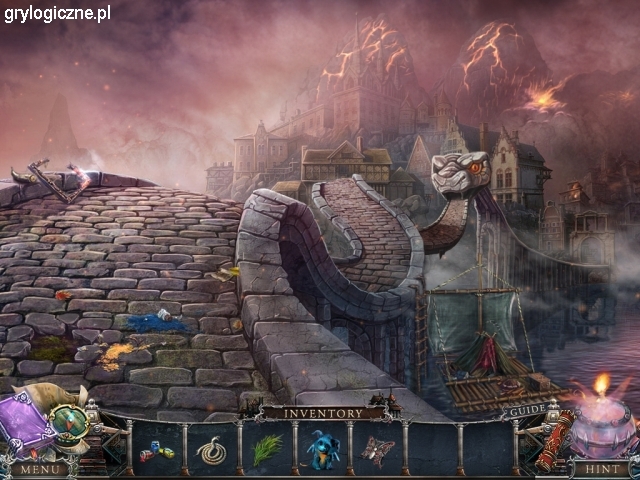The width and height of the screenshot is (640, 480).
Task: Select the coiled rope in inventory
Action: coord(211,452)
